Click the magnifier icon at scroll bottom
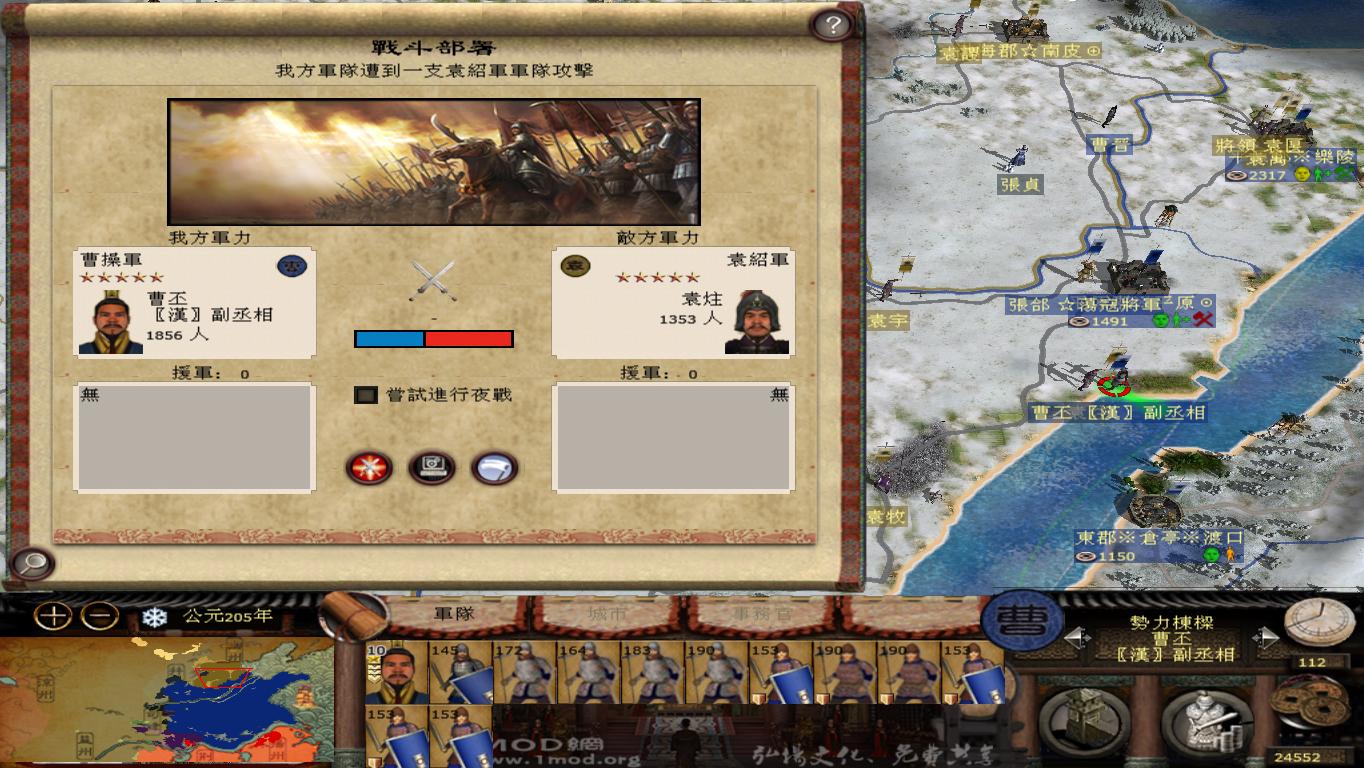 tap(34, 562)
